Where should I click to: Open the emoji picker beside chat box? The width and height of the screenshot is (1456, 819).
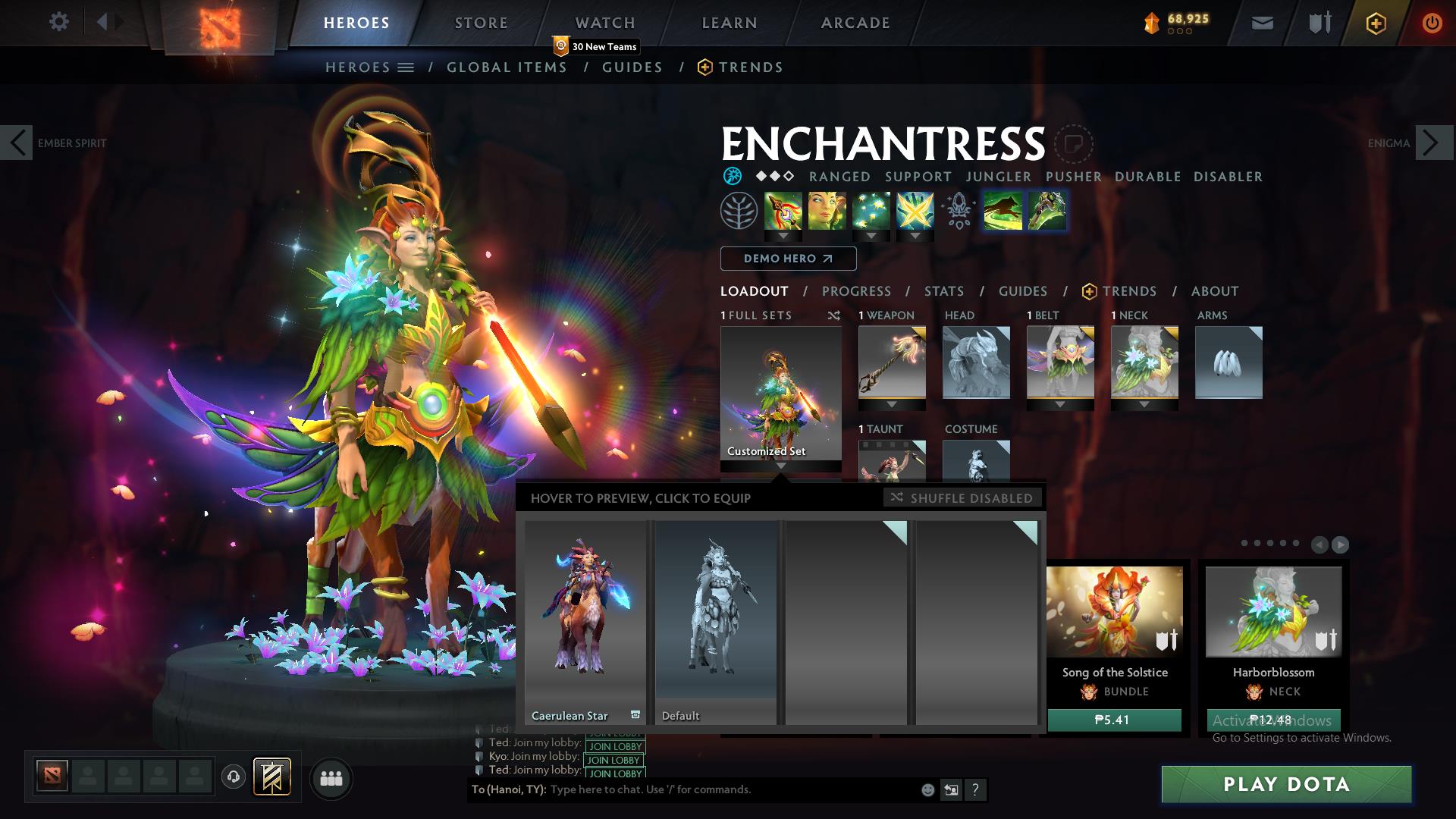click(927, 790)
